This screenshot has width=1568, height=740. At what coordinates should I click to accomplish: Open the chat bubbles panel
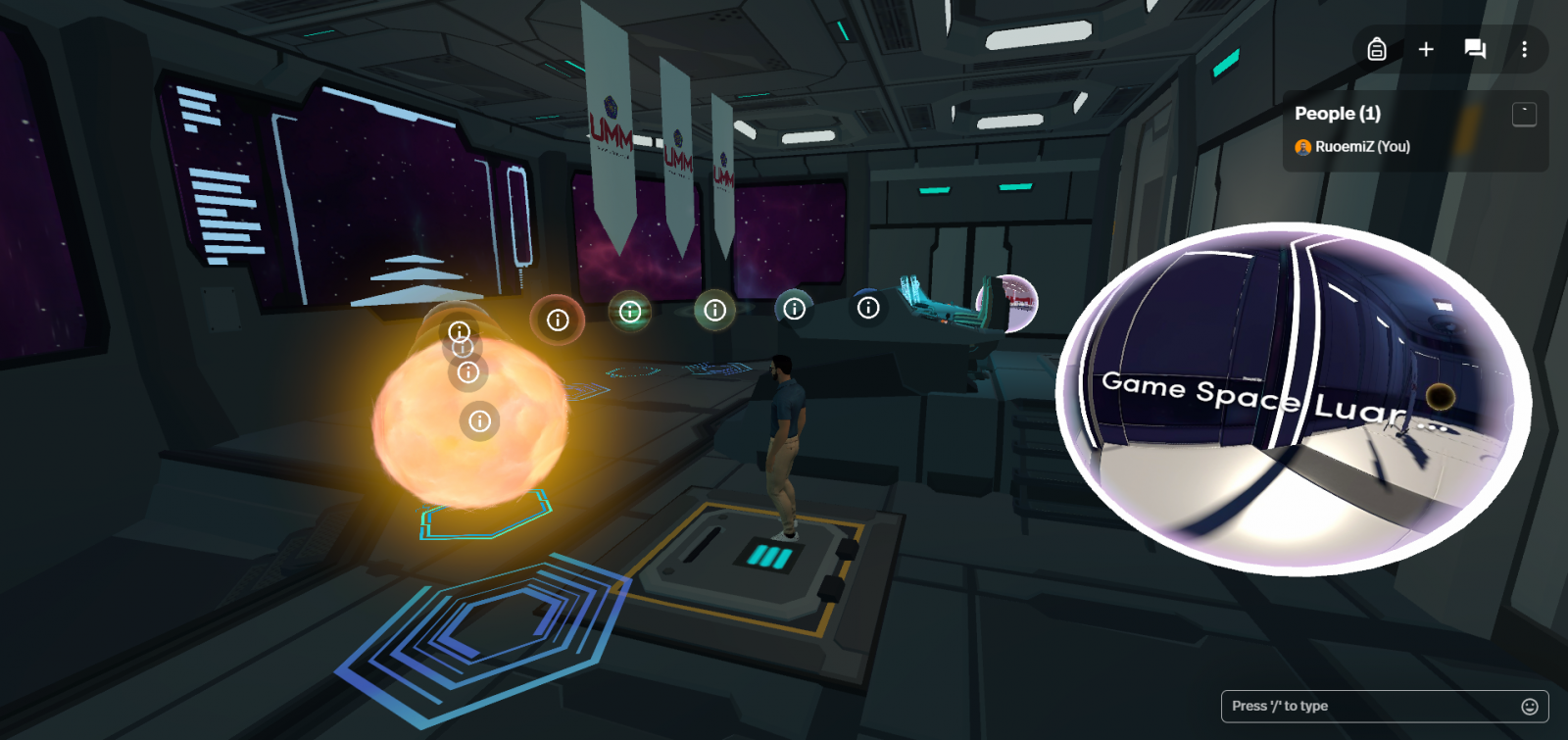click(1475, 49)
